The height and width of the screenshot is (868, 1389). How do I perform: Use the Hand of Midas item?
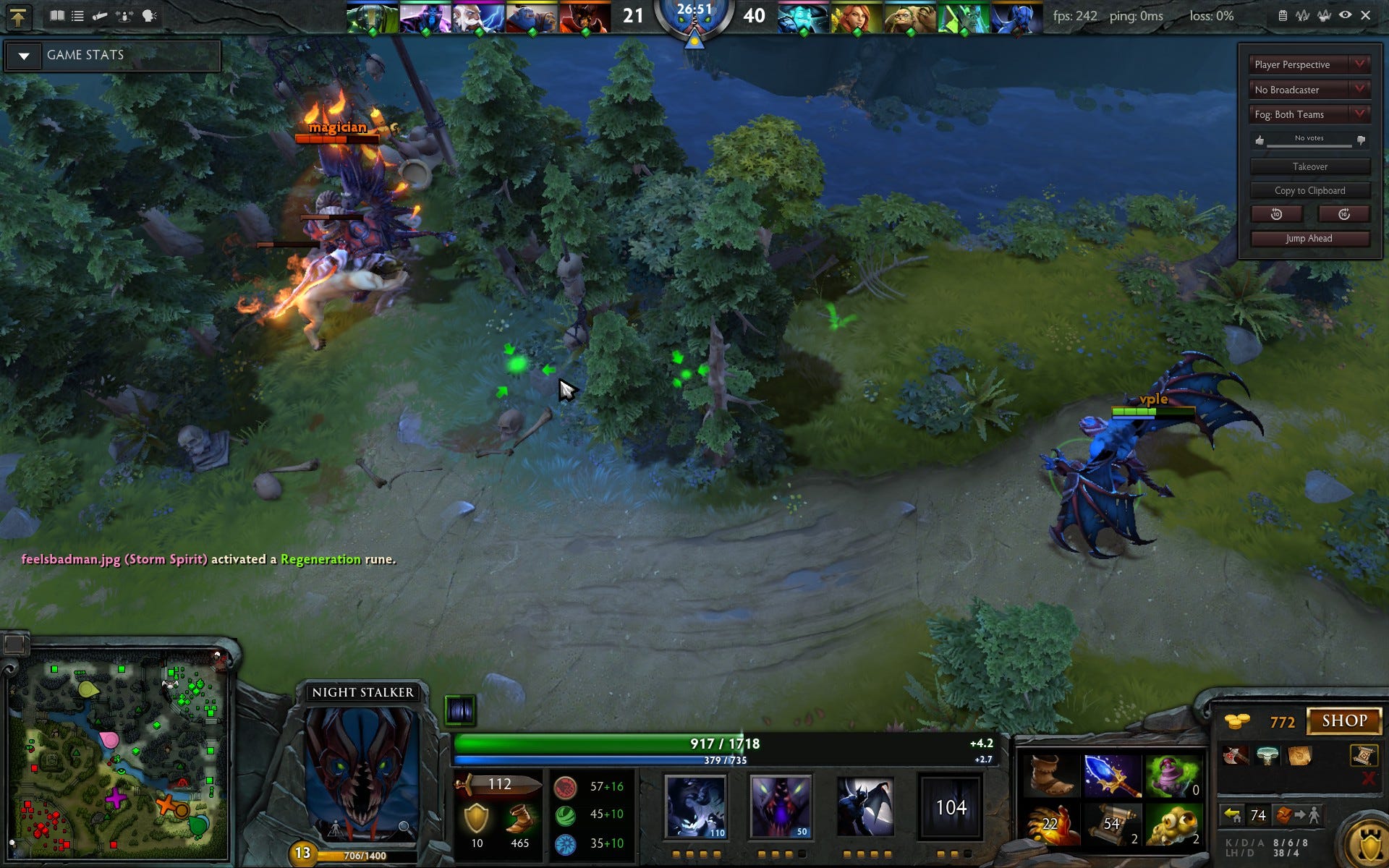click(x=1050, y=824)
